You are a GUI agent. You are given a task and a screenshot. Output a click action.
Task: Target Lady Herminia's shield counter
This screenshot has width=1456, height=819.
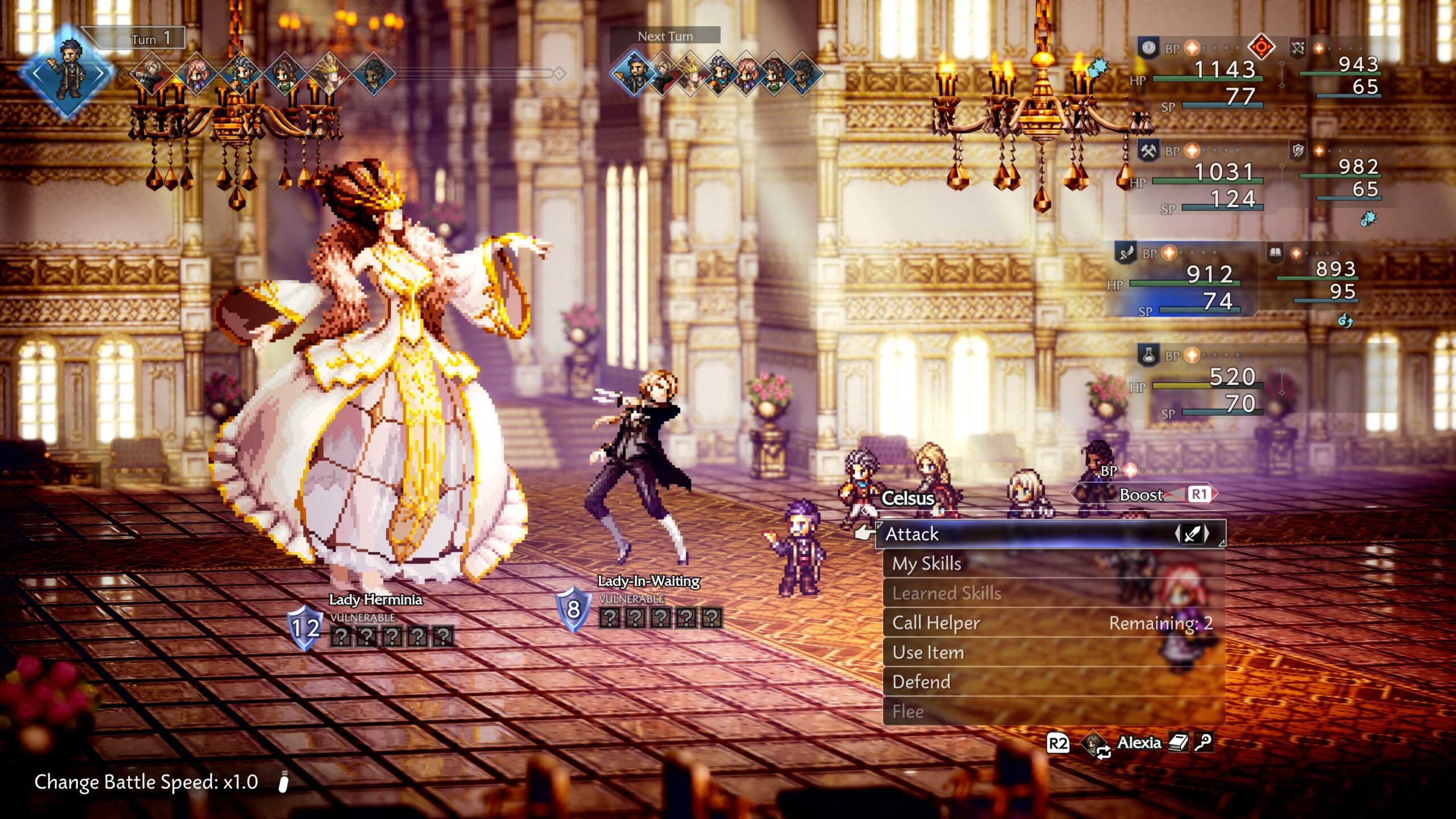point(305,628)
